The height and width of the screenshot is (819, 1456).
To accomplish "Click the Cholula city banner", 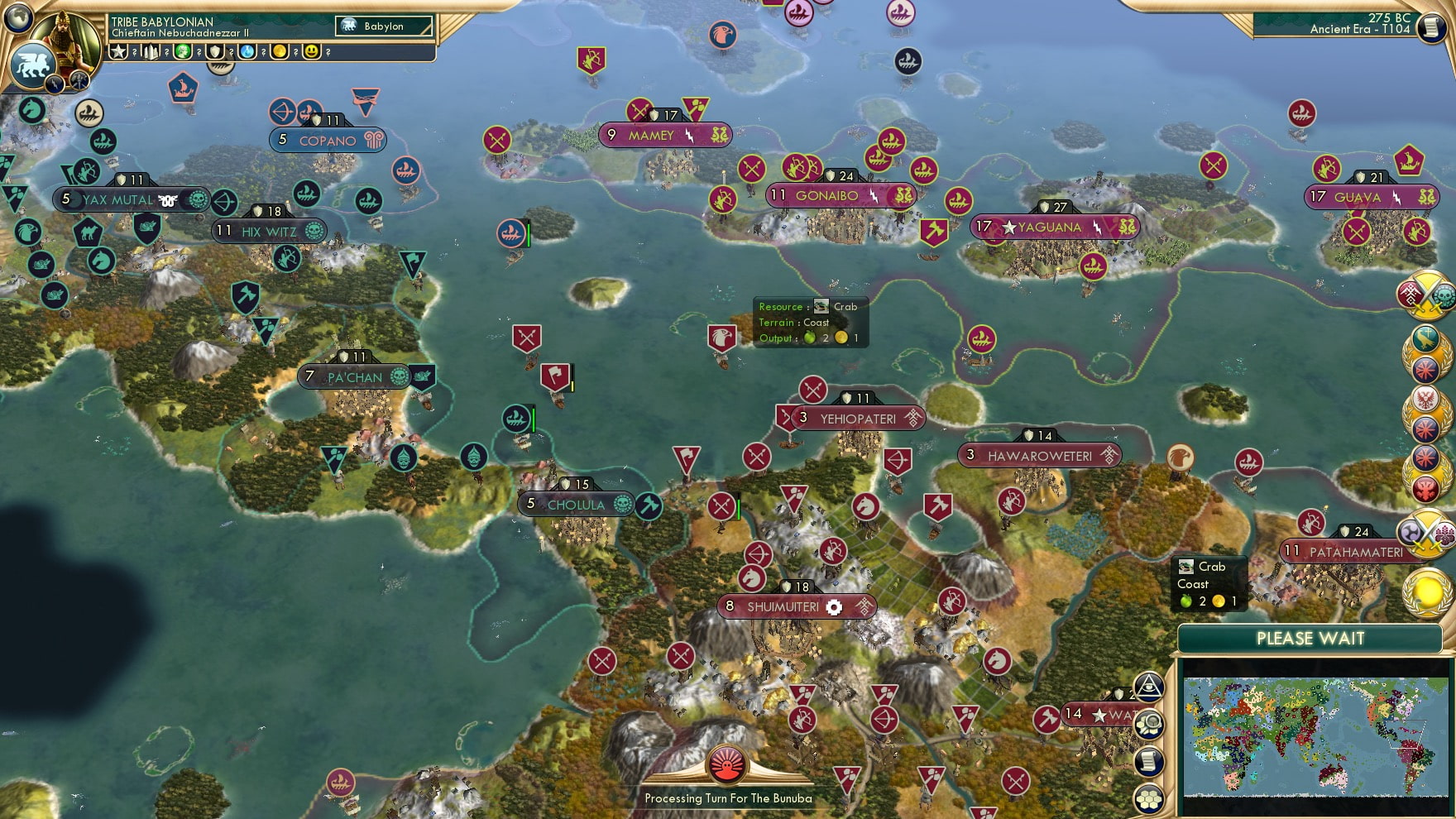I will tap(577, 505).
